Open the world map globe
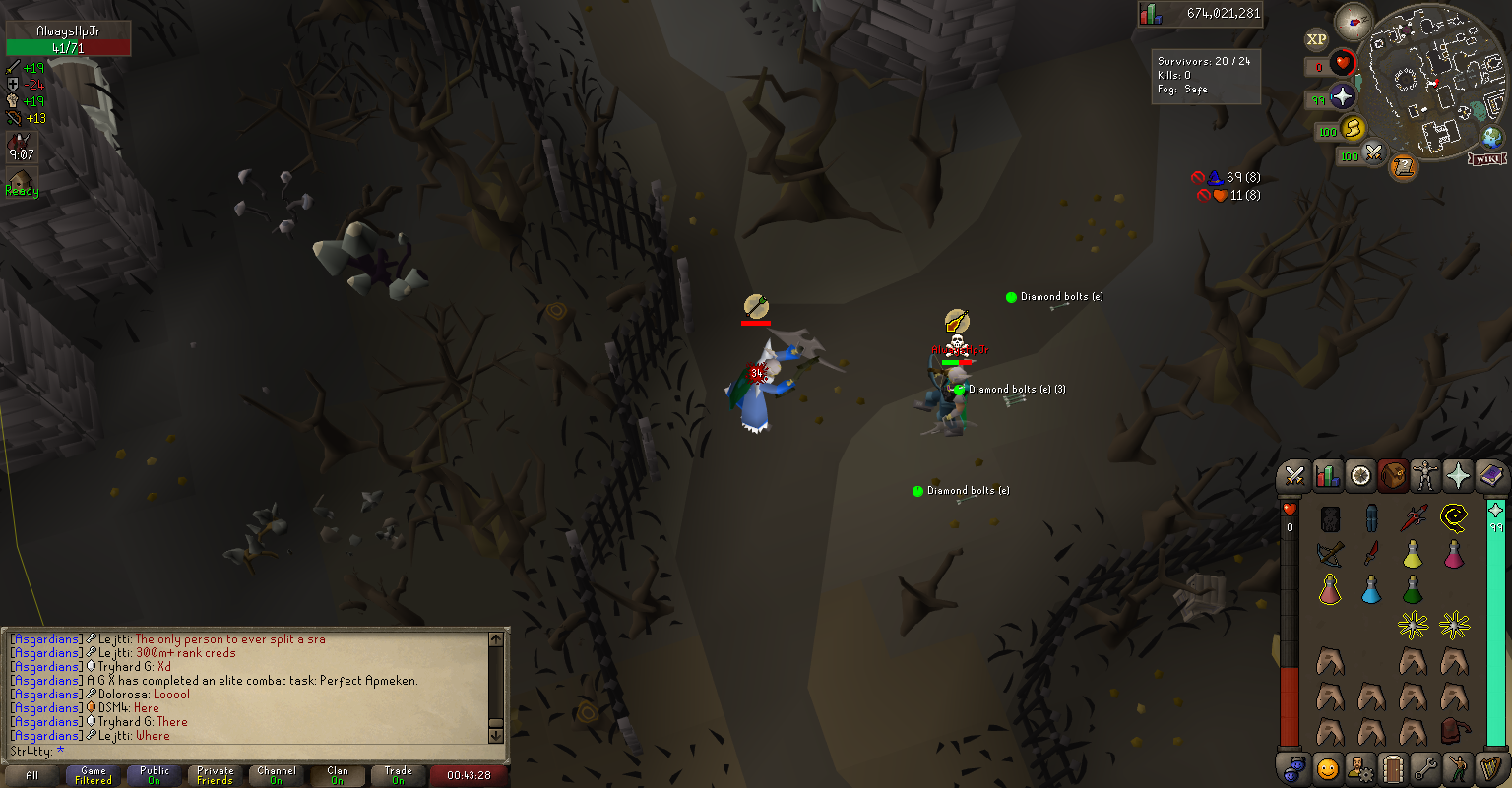This screenshot has height=788, width=1512. click(1492, 137)
